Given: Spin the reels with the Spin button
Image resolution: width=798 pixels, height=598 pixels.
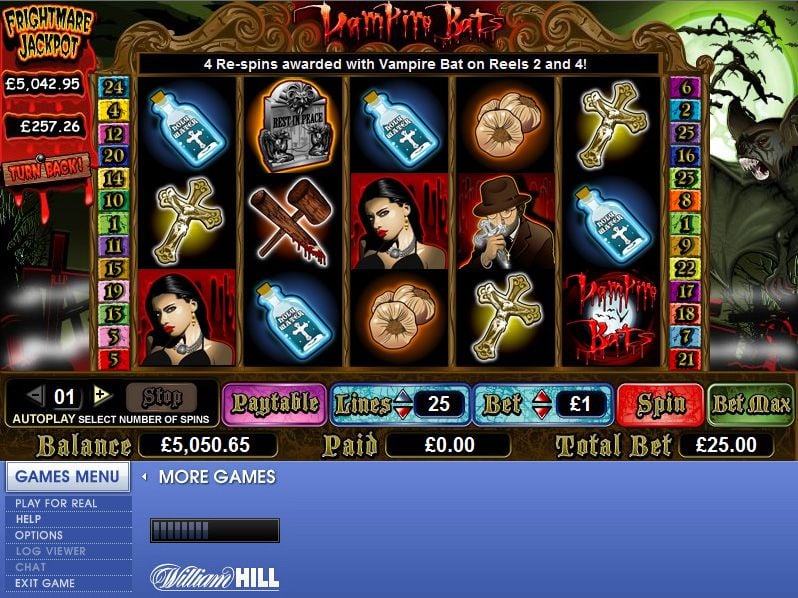Looking at the screenshot, I should pos(661,403).
